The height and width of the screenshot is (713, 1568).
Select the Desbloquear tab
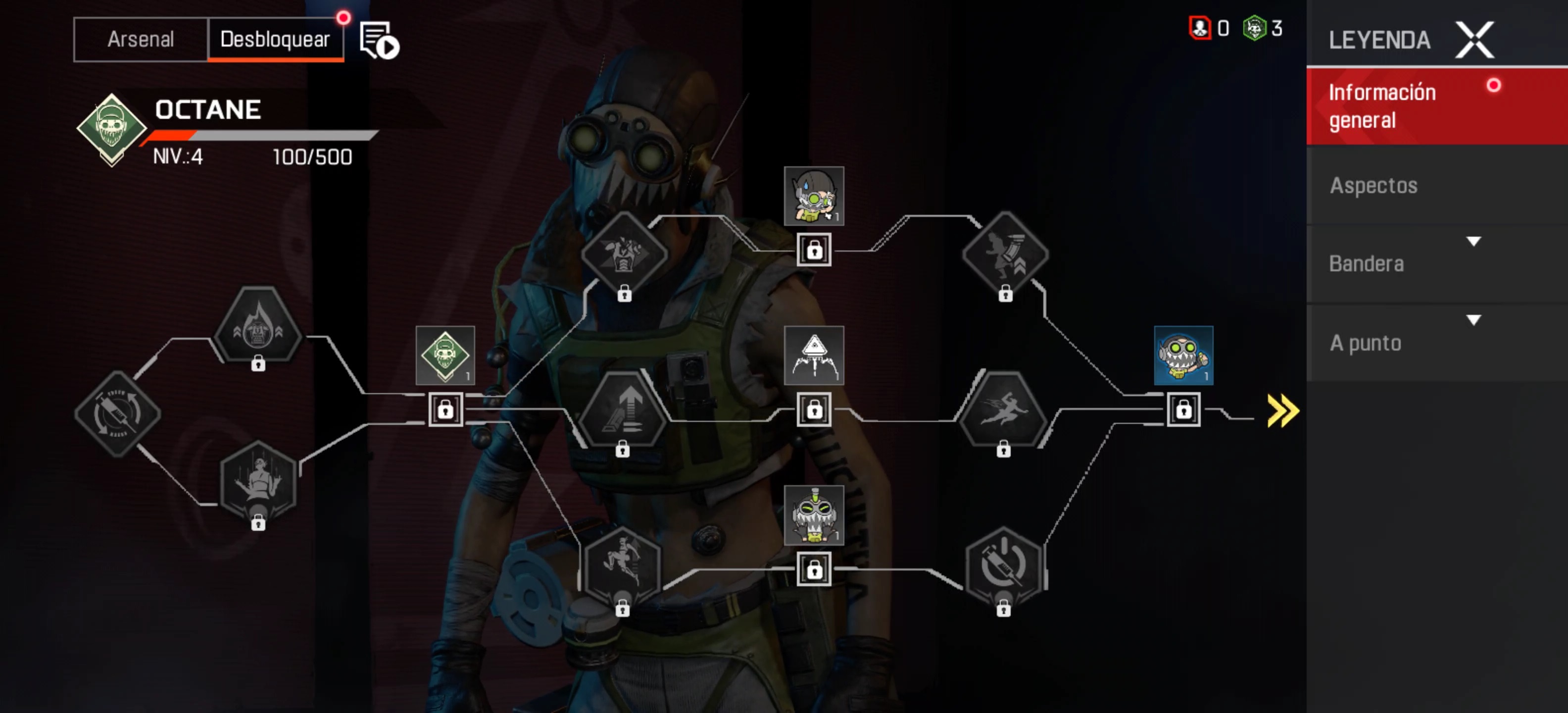tap(275, 40)
